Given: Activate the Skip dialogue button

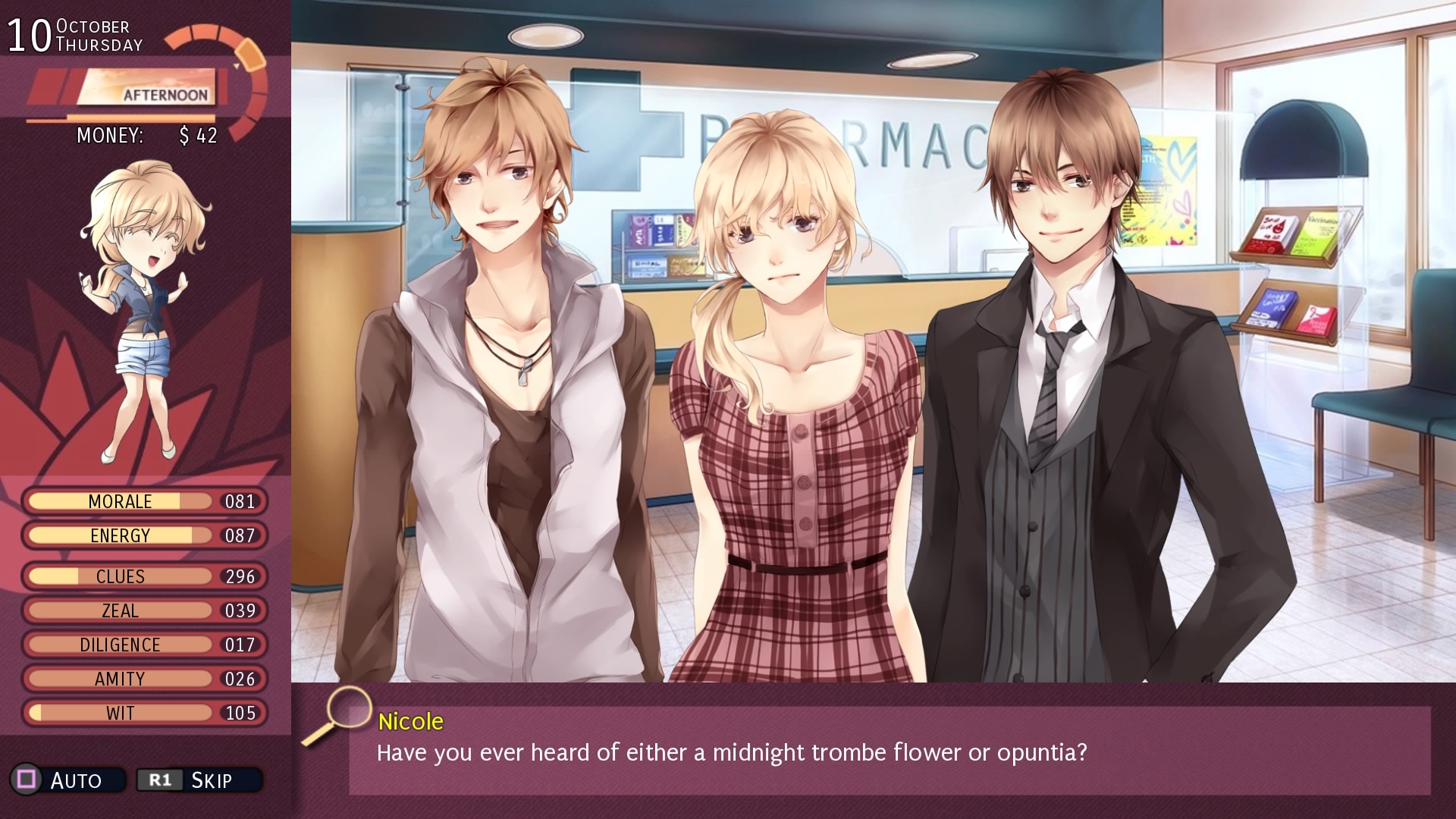Looking at the screenshot, I should 199,780.
